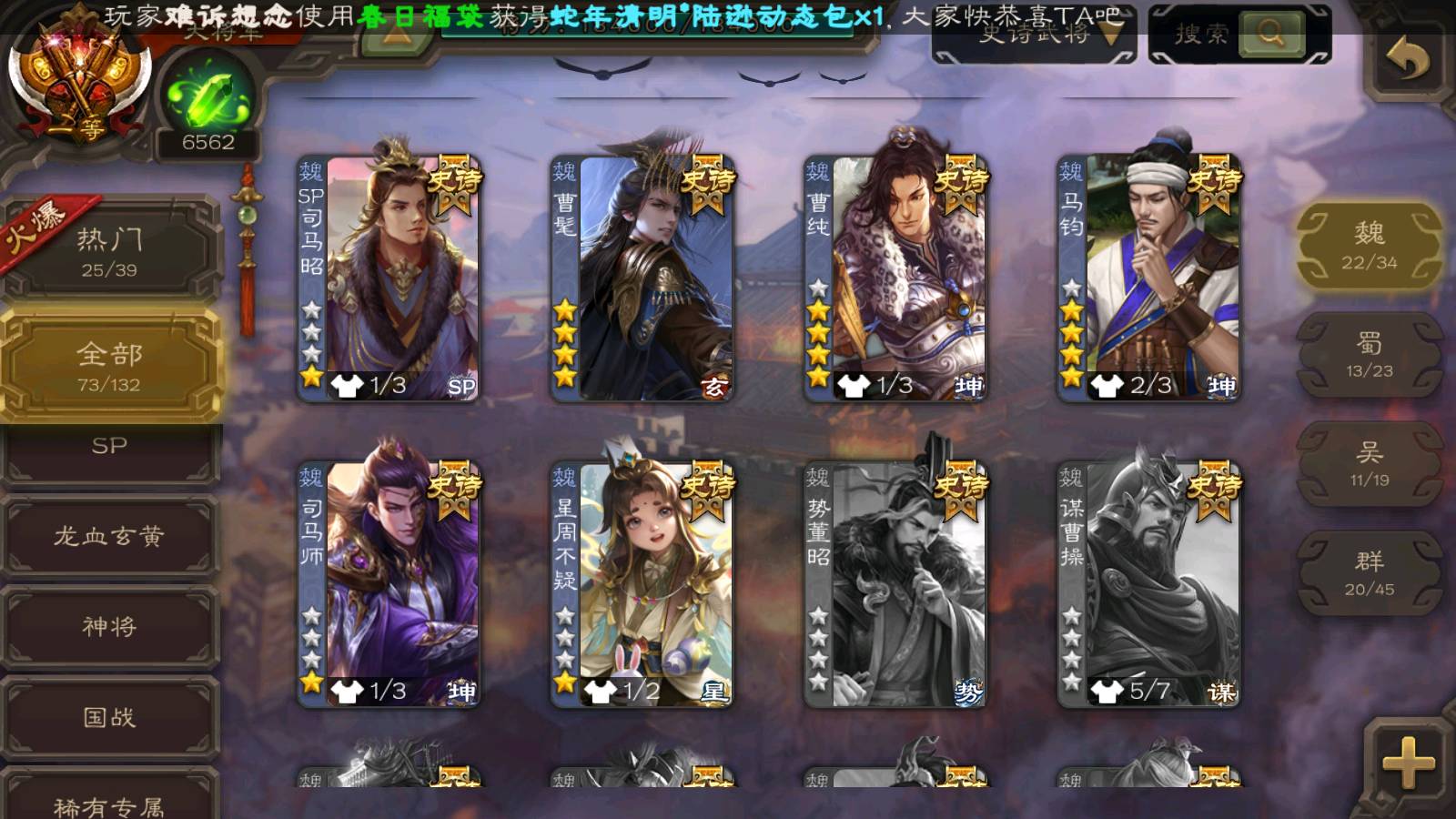Pick the 司马师 general card

389,584
